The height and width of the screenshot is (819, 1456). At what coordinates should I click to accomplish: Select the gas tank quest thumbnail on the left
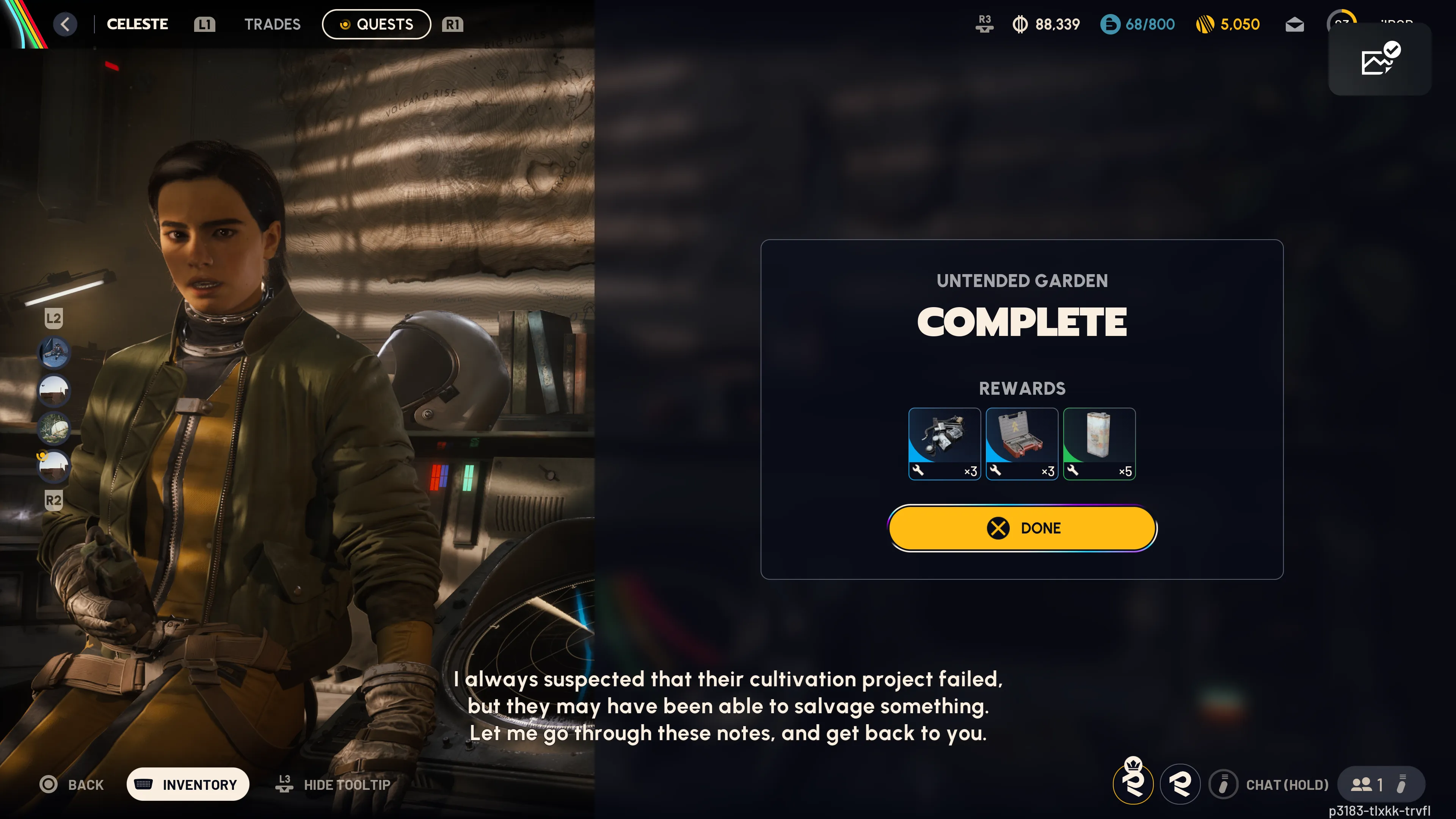coord(54,428)
